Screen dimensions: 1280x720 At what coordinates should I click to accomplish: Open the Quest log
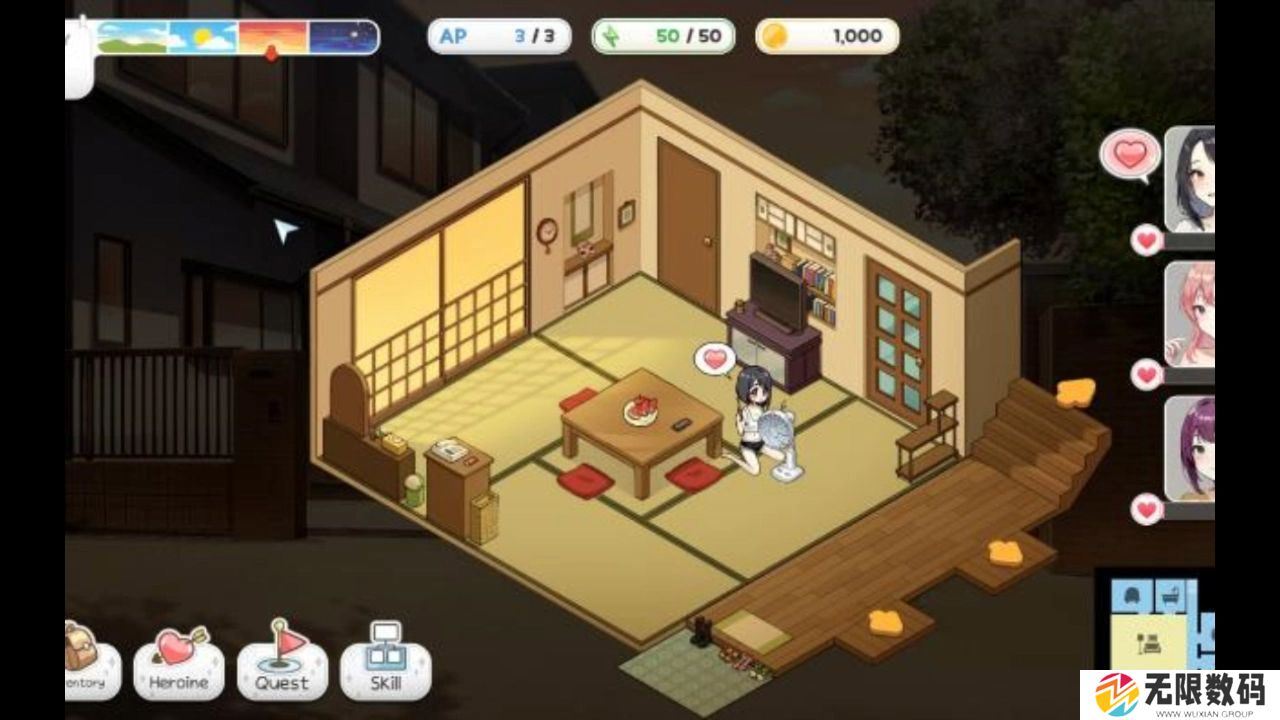tap(282, 667)
